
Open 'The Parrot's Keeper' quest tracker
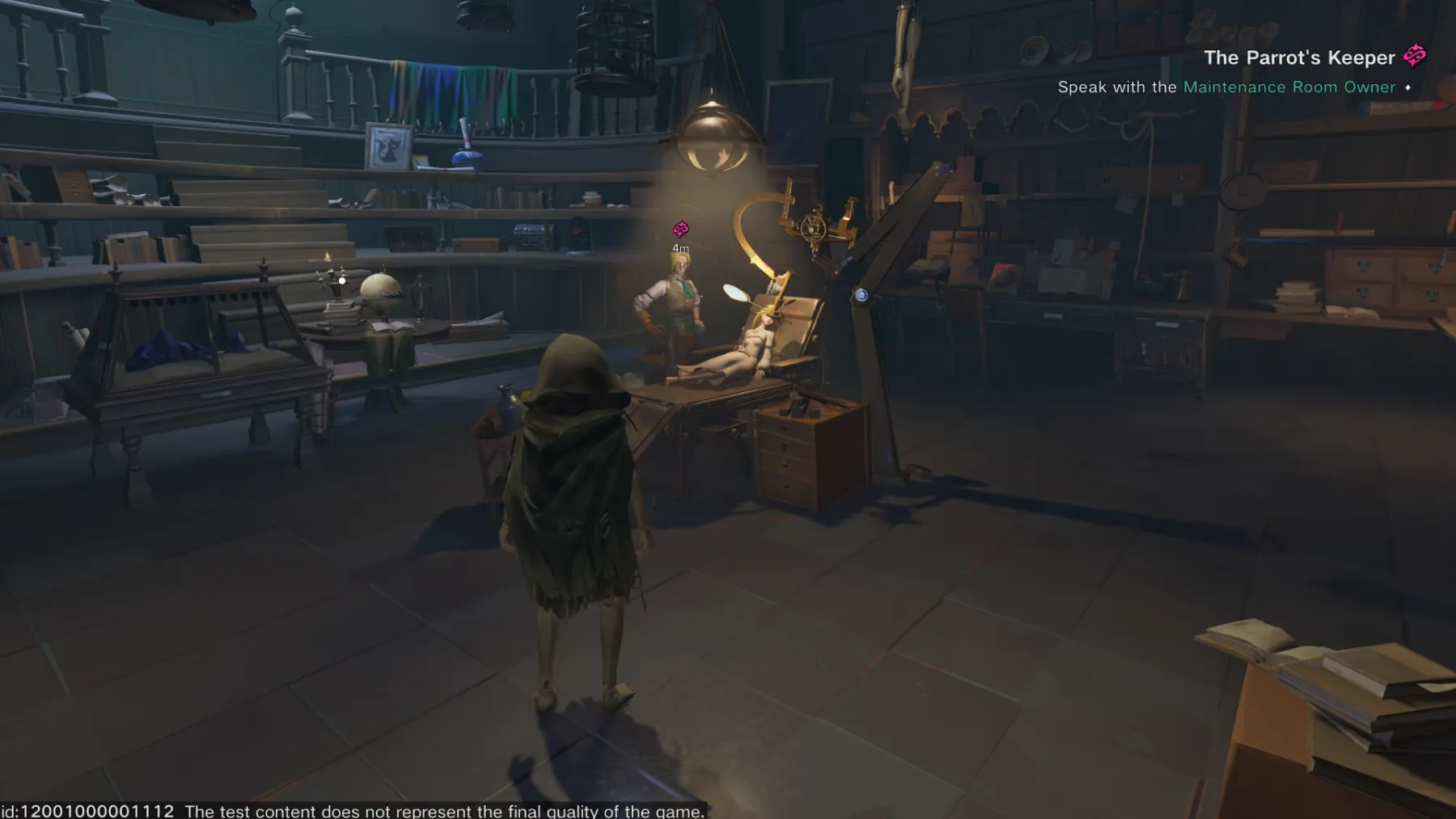pyautogui.click(x=1298, y=57)
